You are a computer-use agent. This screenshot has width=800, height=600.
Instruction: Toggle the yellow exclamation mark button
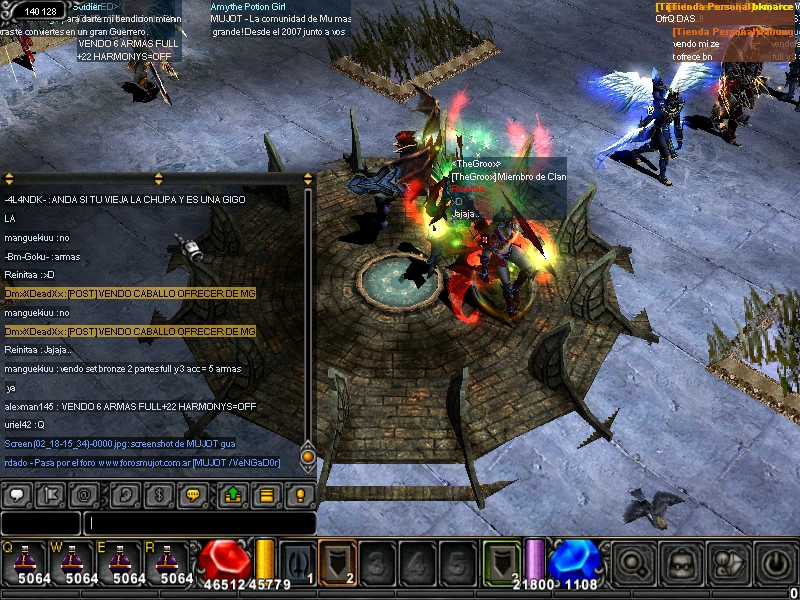pos(299,495)
